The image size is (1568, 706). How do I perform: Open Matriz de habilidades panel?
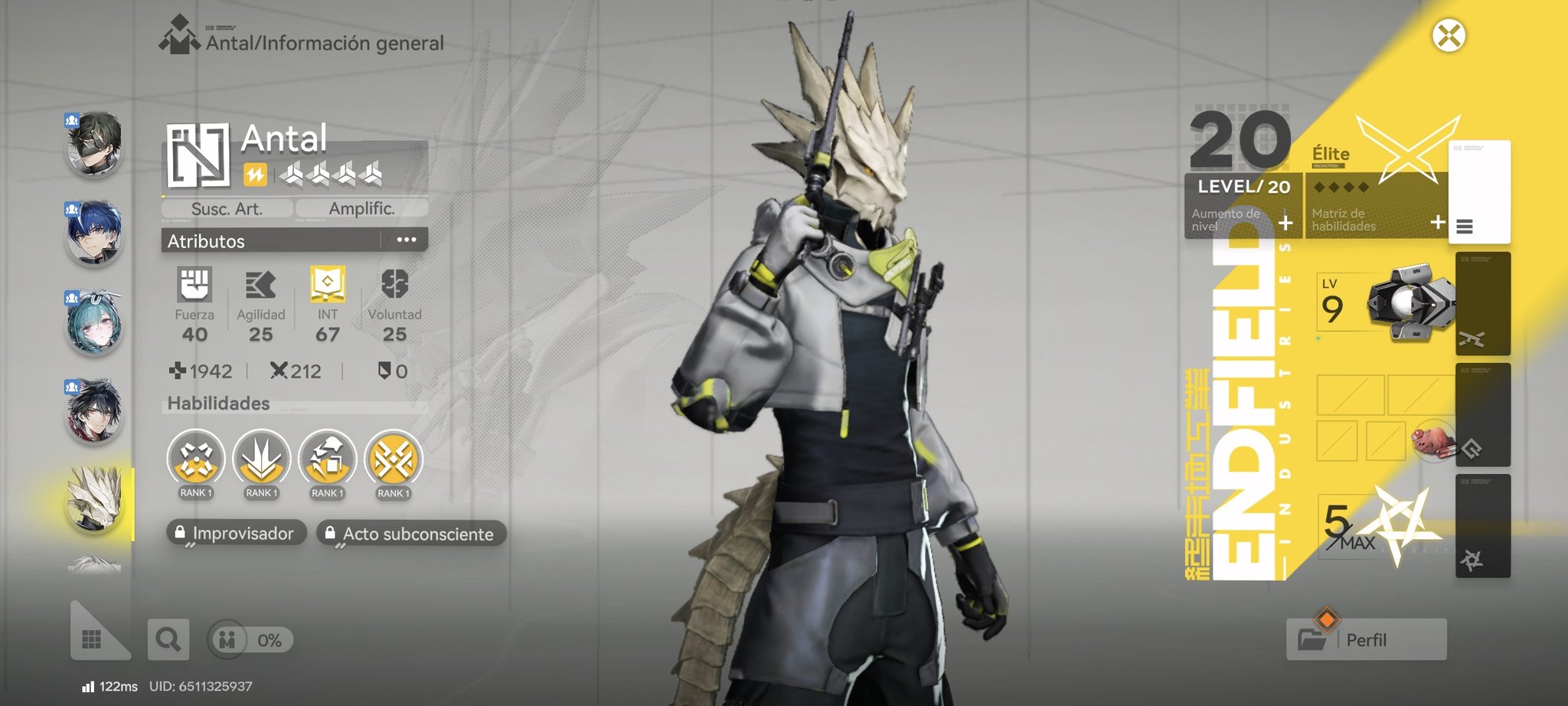[x=1376, y=220]
